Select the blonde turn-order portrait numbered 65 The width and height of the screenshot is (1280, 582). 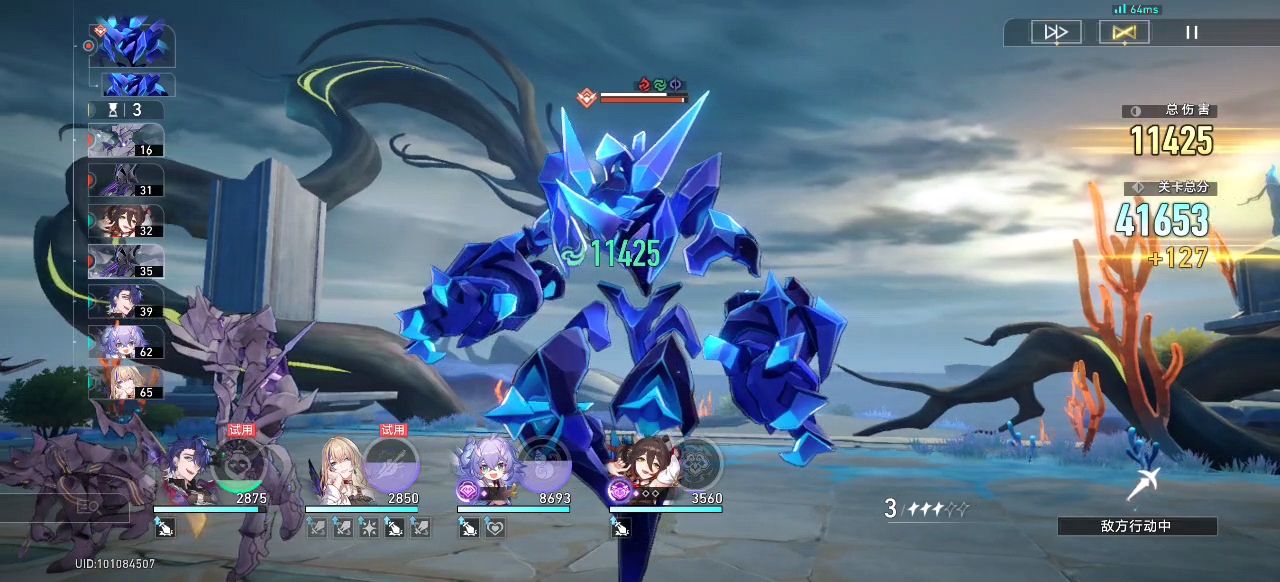[x=126, y=382]
